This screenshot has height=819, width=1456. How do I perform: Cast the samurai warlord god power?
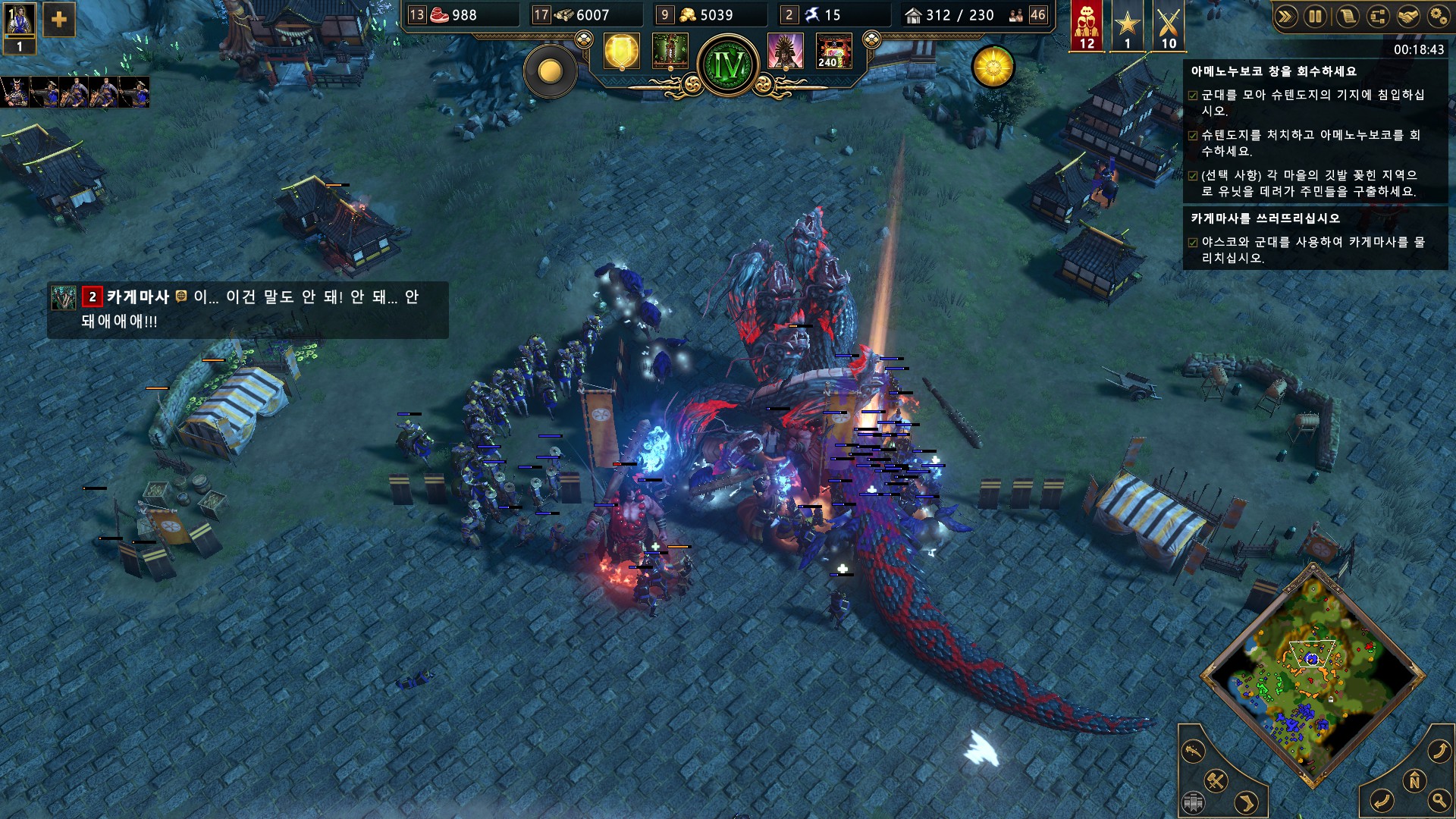coord(785,52)
